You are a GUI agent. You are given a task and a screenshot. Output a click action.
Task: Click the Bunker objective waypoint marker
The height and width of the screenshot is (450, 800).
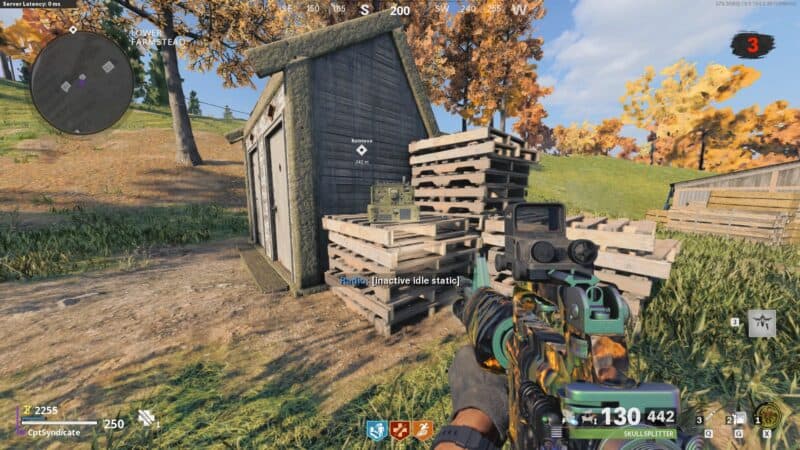pyautogui.click(x=361, y=150)
